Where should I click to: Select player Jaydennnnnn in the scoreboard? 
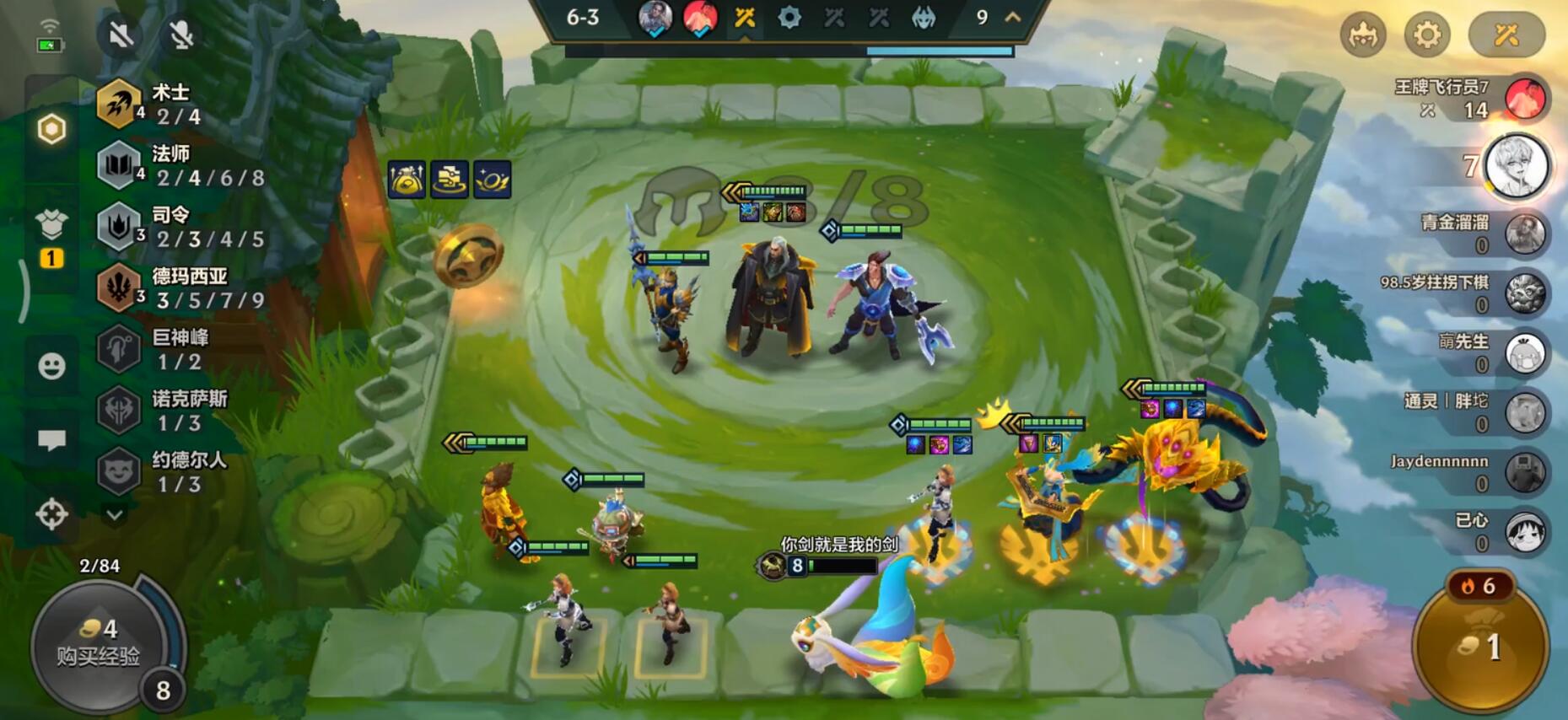(x=1525, y=472)
